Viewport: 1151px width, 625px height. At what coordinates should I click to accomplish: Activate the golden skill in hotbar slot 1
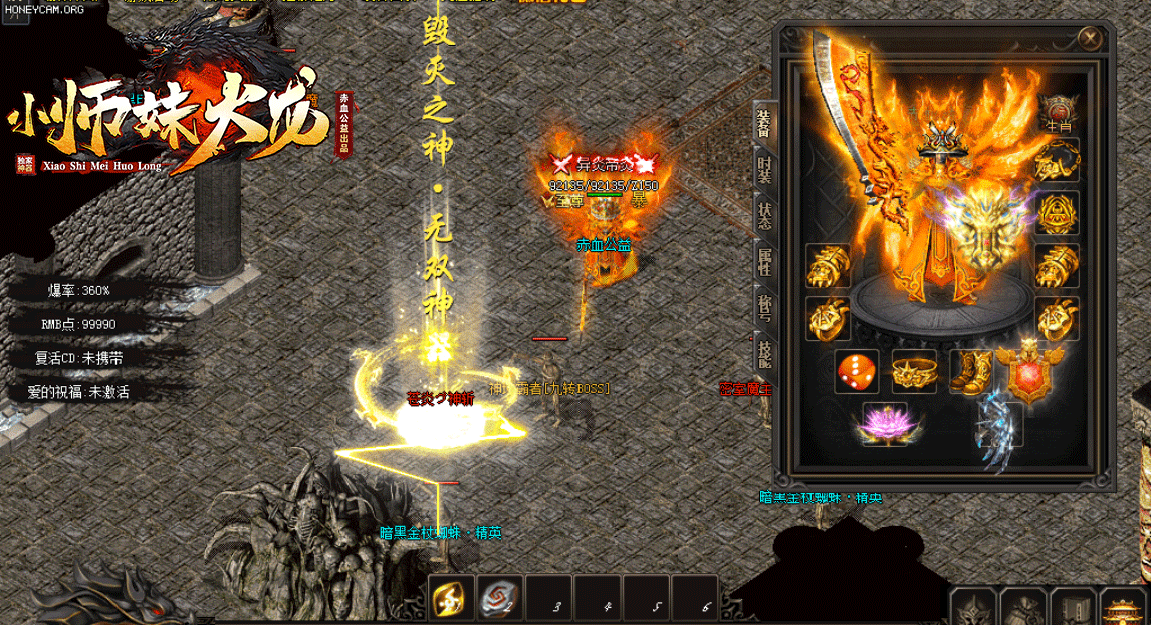pyautogui.click(x=451, y=599)
